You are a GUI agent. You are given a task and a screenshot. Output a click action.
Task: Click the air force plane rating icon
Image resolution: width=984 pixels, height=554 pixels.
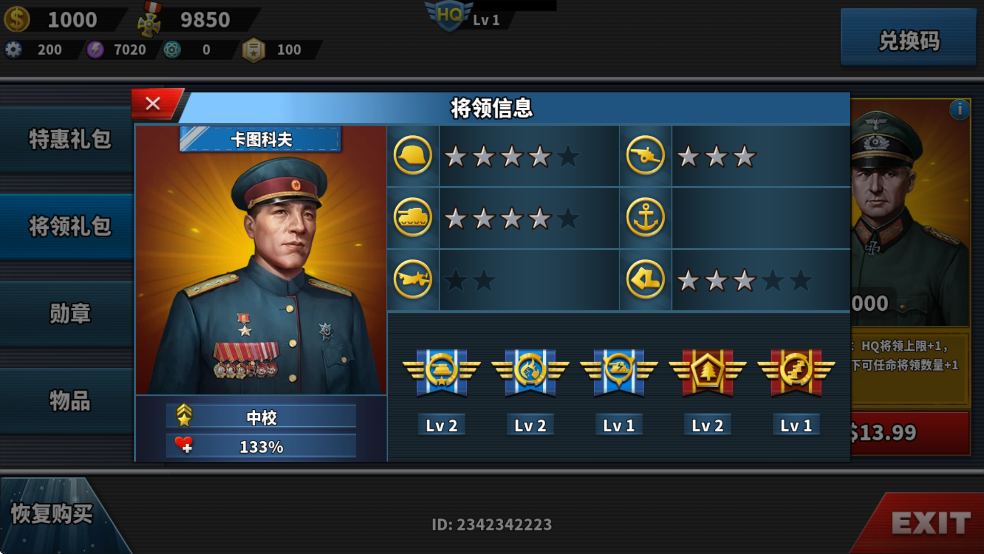[413, 280]
